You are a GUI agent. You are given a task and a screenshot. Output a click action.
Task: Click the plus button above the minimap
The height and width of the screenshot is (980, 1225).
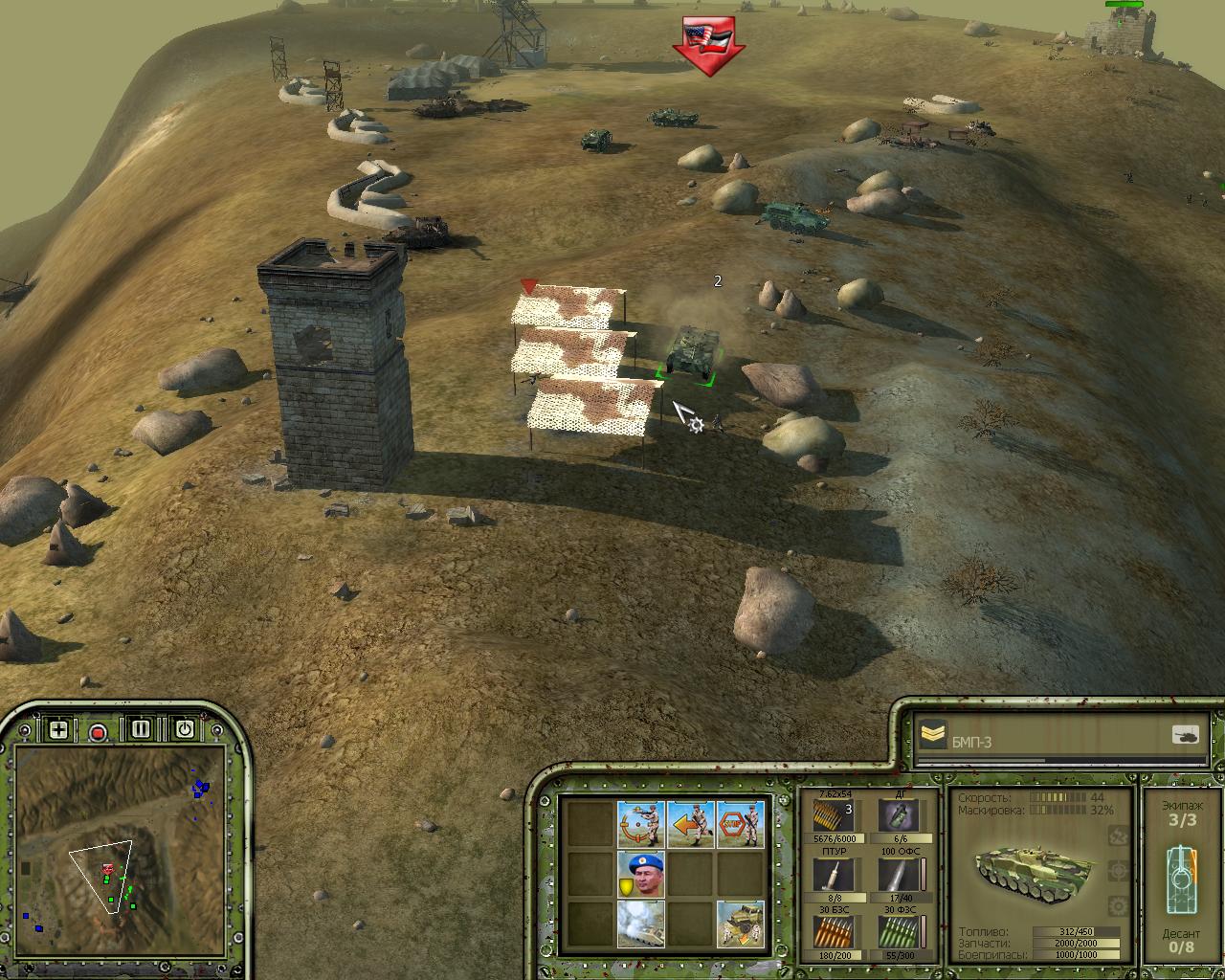(58, 729)
